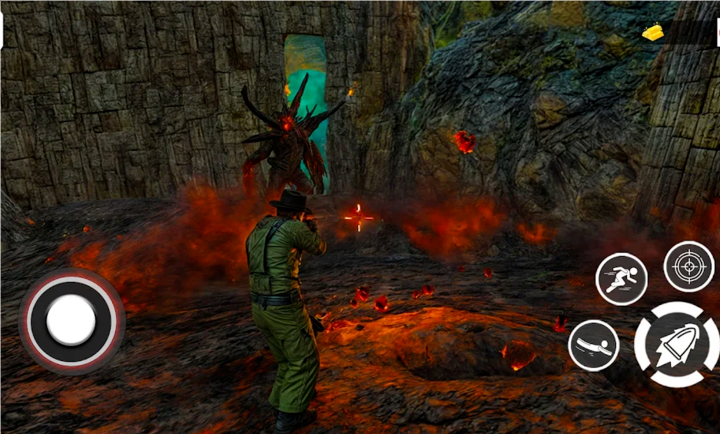Activate the sprint running-man button
Image resolution: width=720 pixels, height=434 pixels.
pos(621,279)
